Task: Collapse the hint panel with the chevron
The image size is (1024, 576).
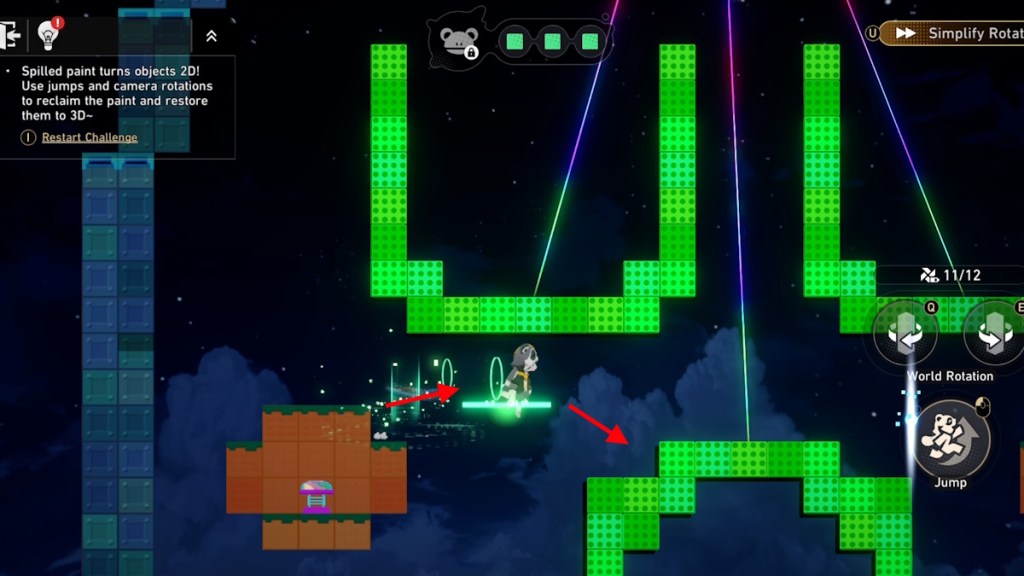Action: [211, 36]
